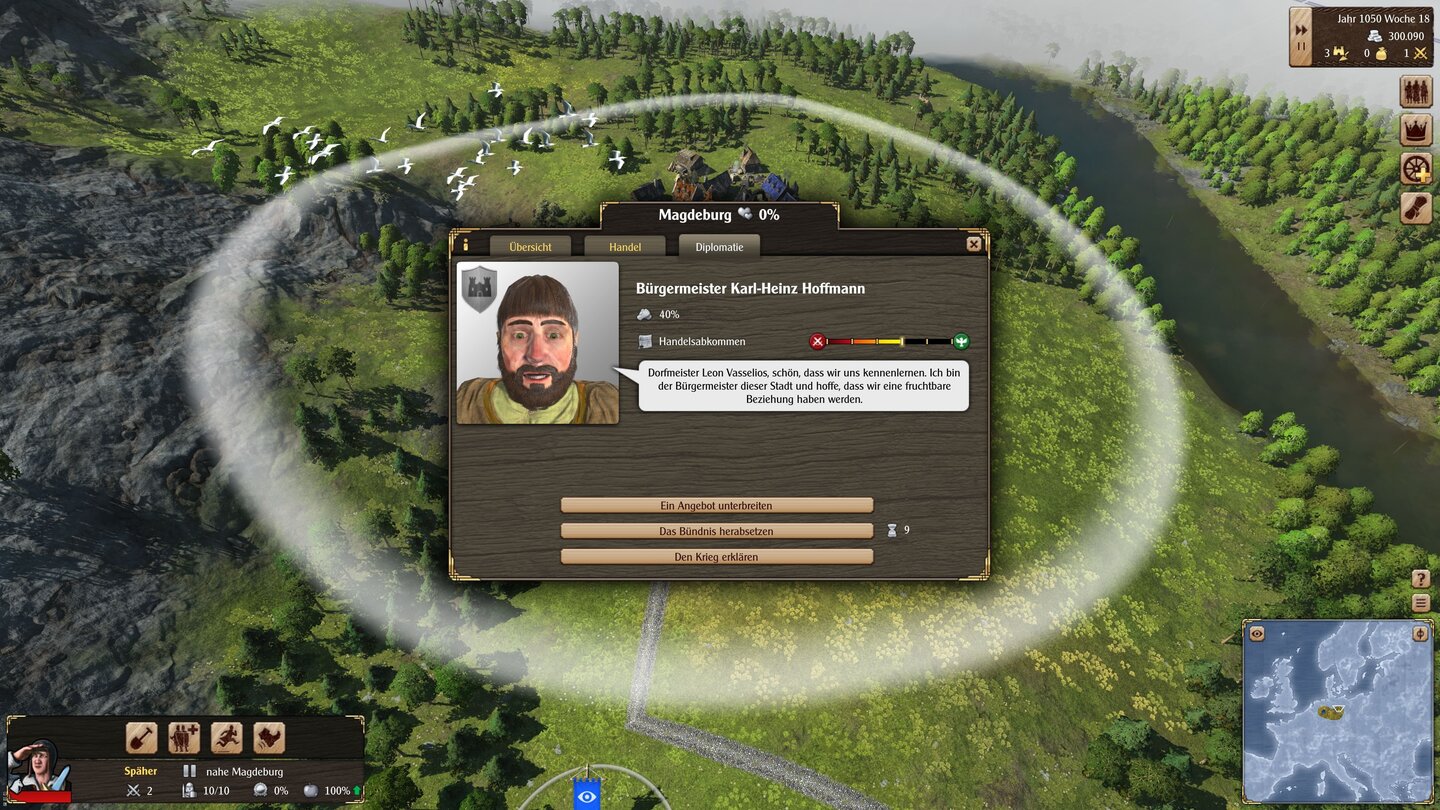Click the fast-forward time button
This screenshot has width=1440, height=810.
(1301, 29)
